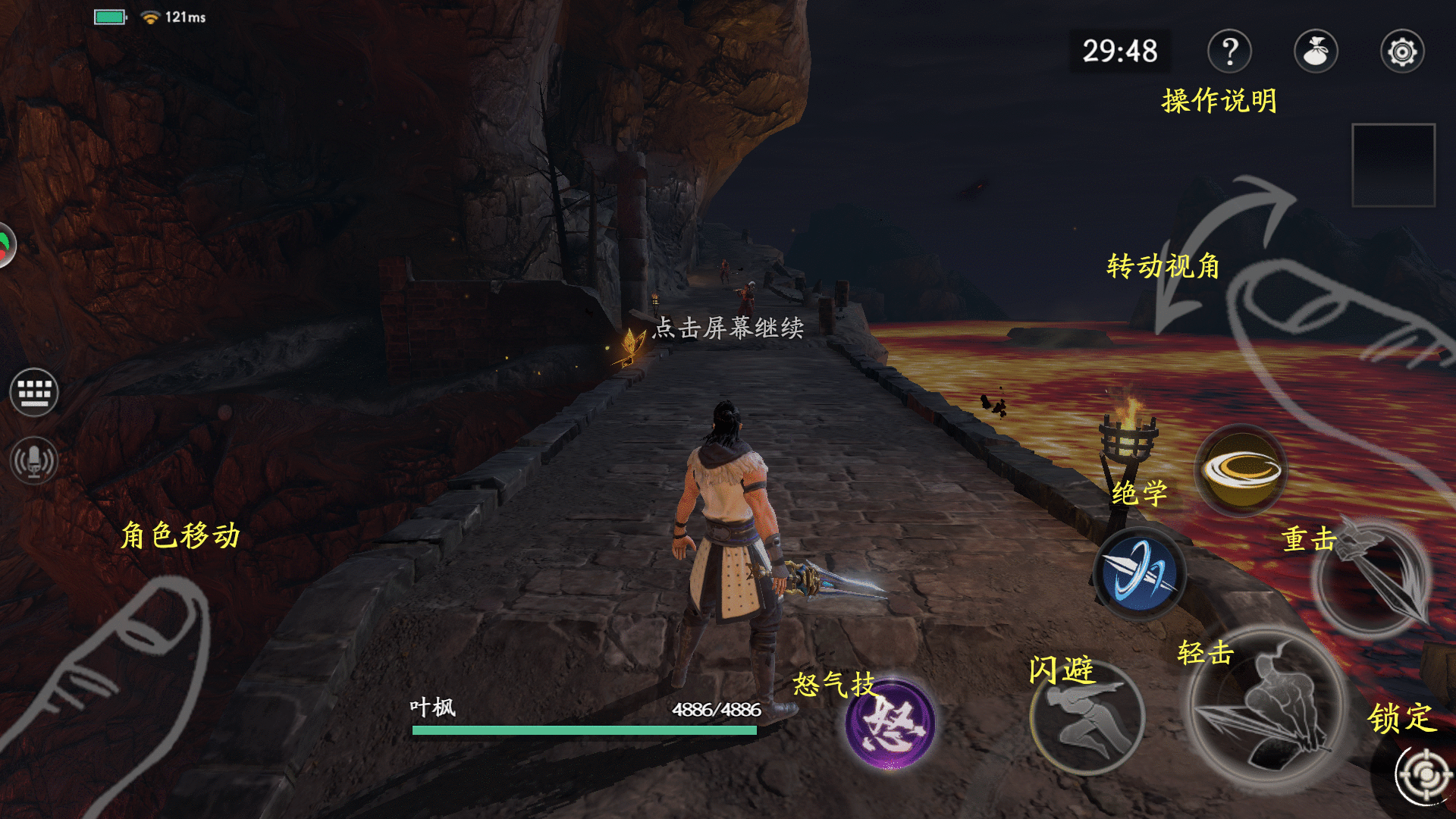The image size is (1456, 819).
Task: Click the dark minimap square
Action: (x=1393, y=165)
